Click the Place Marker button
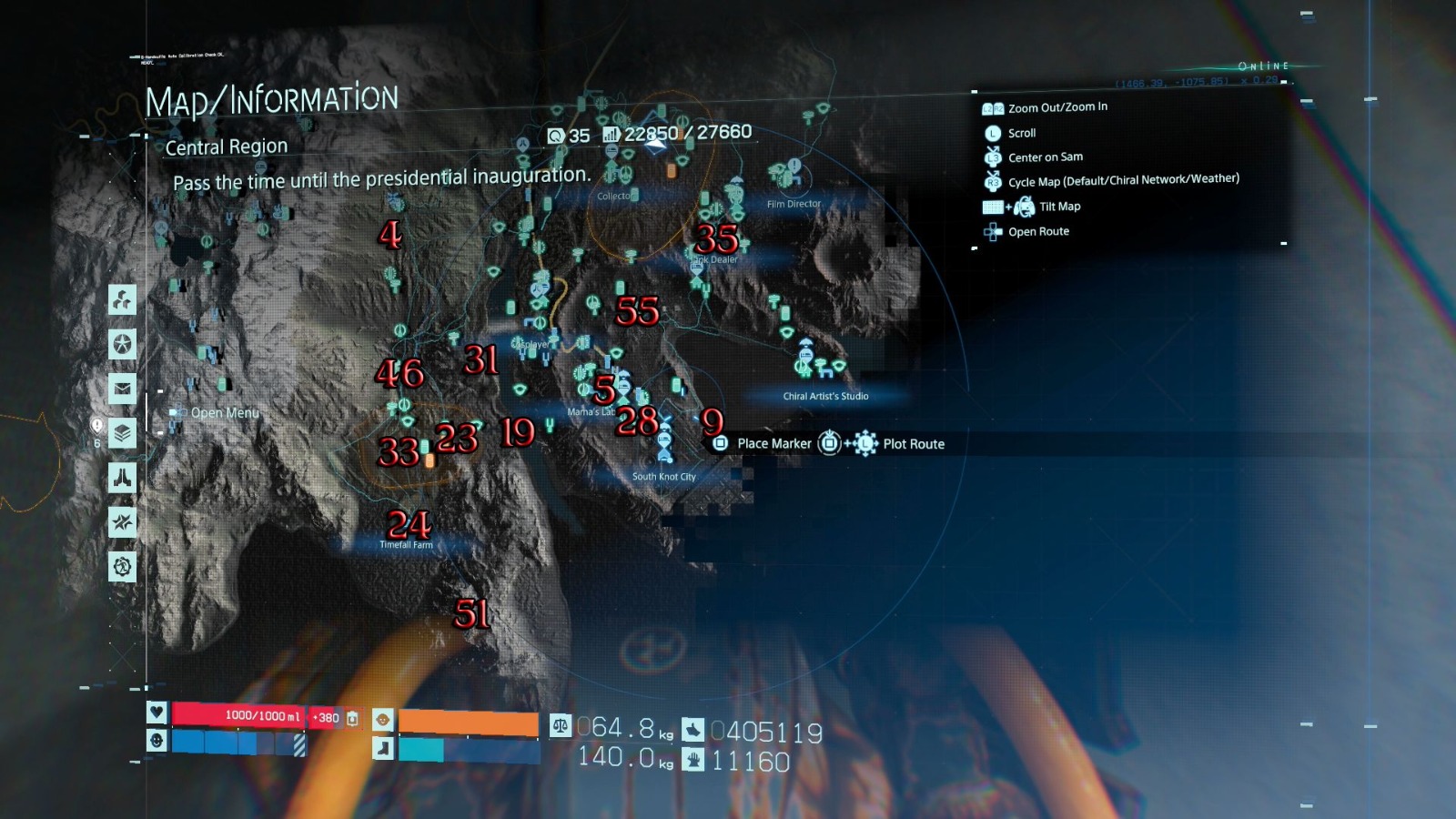The width and height of the screenshot is (1456, 819). tap(773, 443)
